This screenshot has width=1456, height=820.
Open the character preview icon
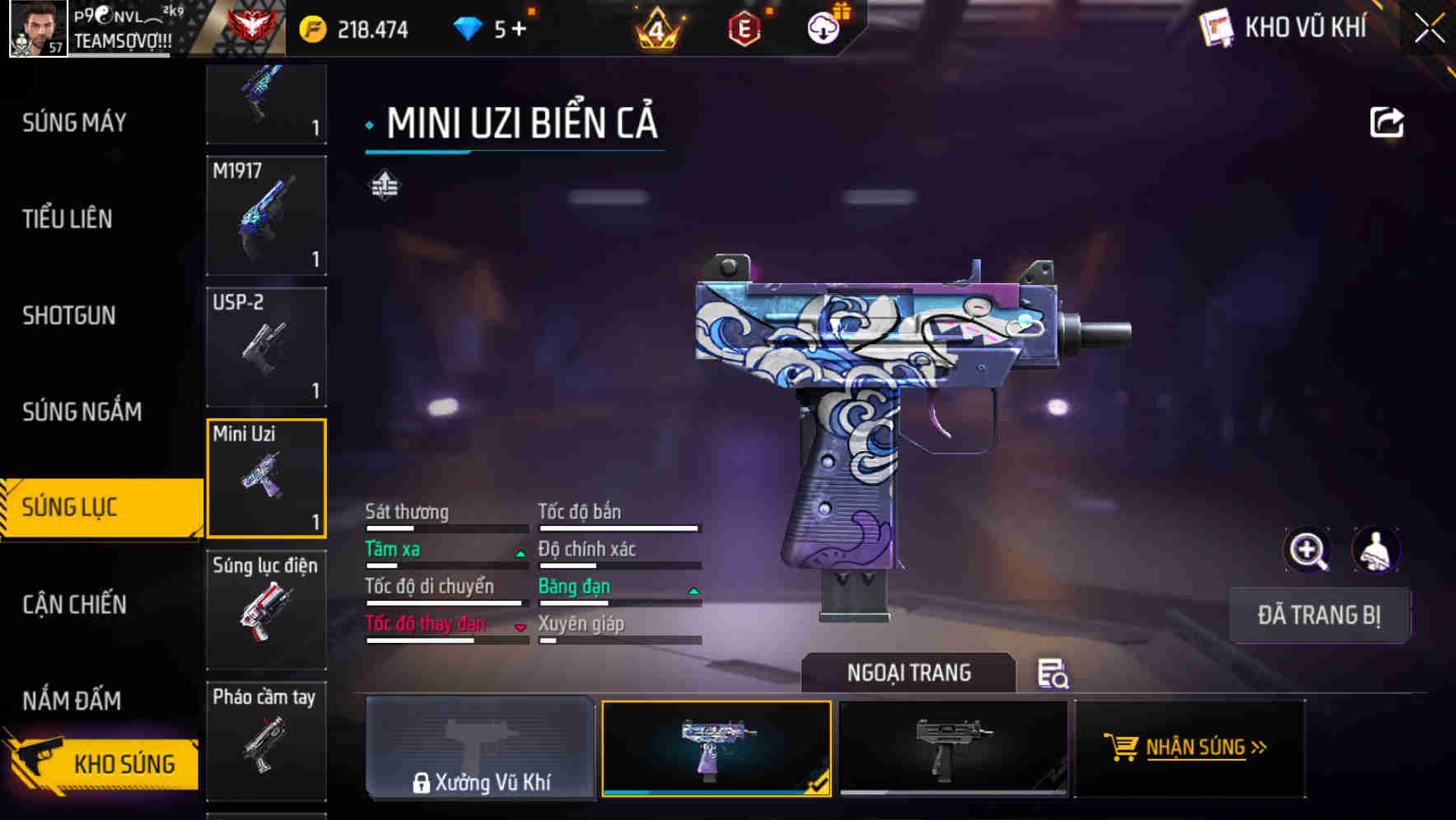pos(1375,550)
